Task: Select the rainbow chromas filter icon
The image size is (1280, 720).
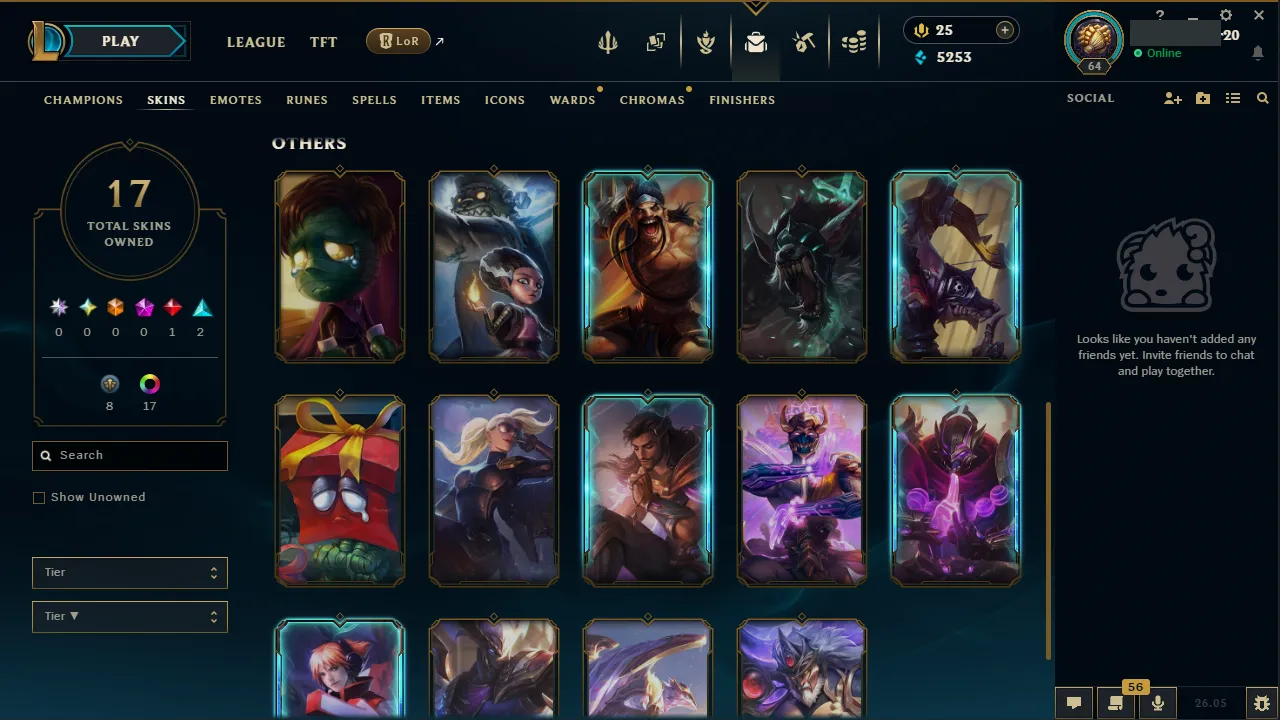Action: click(149, 383)
